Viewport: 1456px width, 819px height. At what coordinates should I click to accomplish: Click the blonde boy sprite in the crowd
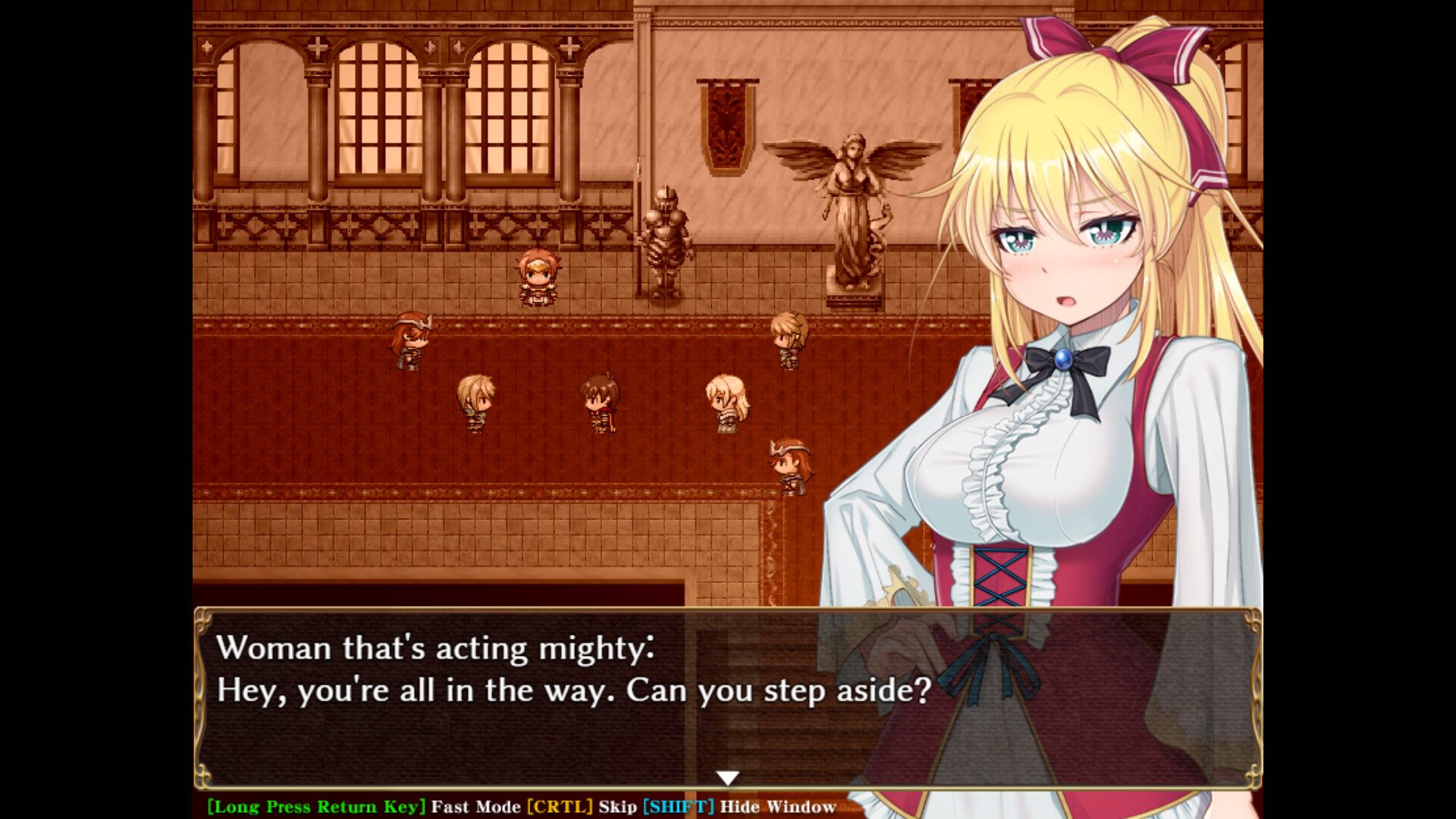pos(475,402)
